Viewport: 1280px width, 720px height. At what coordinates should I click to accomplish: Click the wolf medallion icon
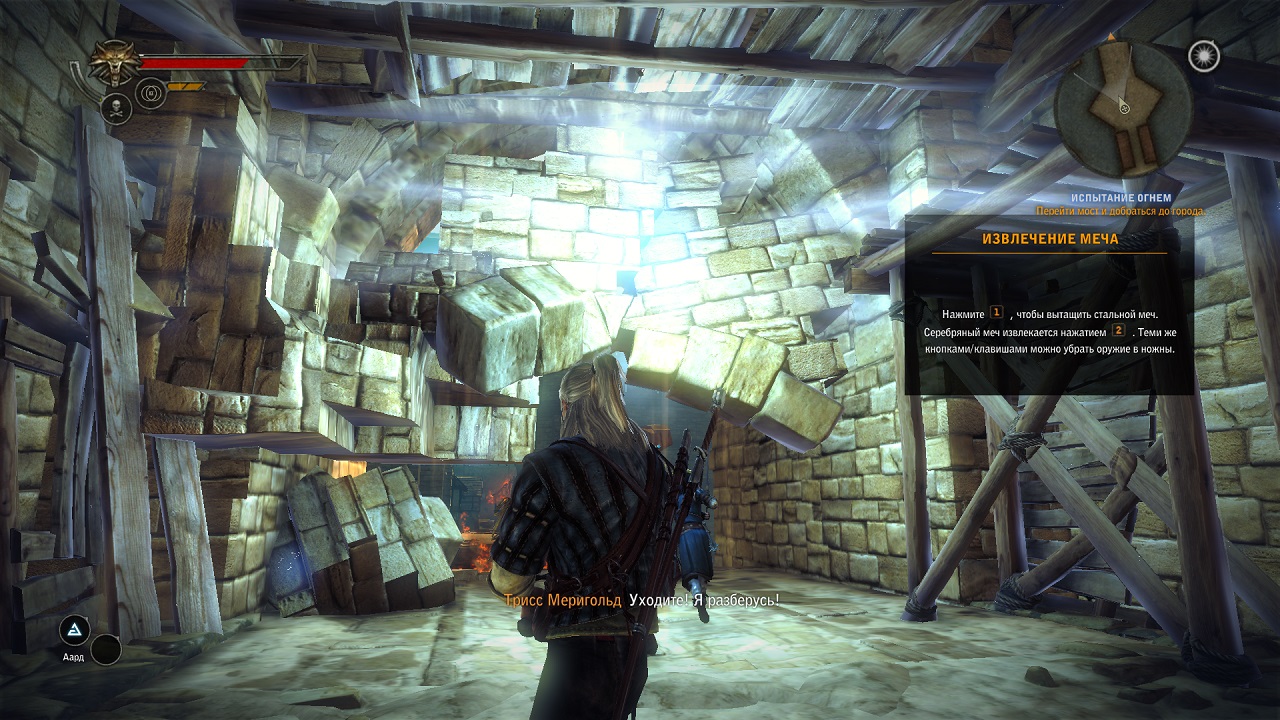click(116, 62)
